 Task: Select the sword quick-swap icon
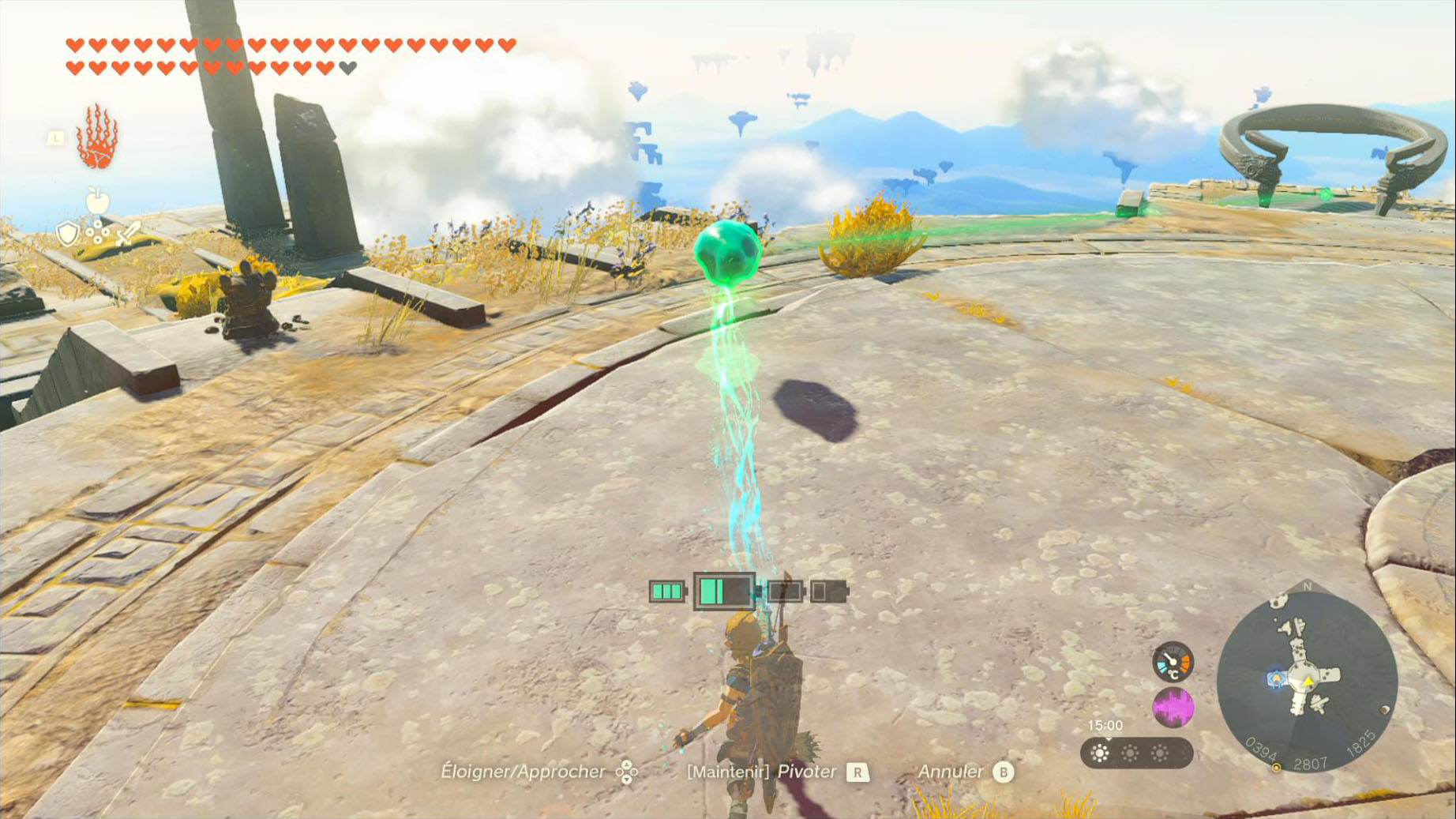tap(127, 233)
